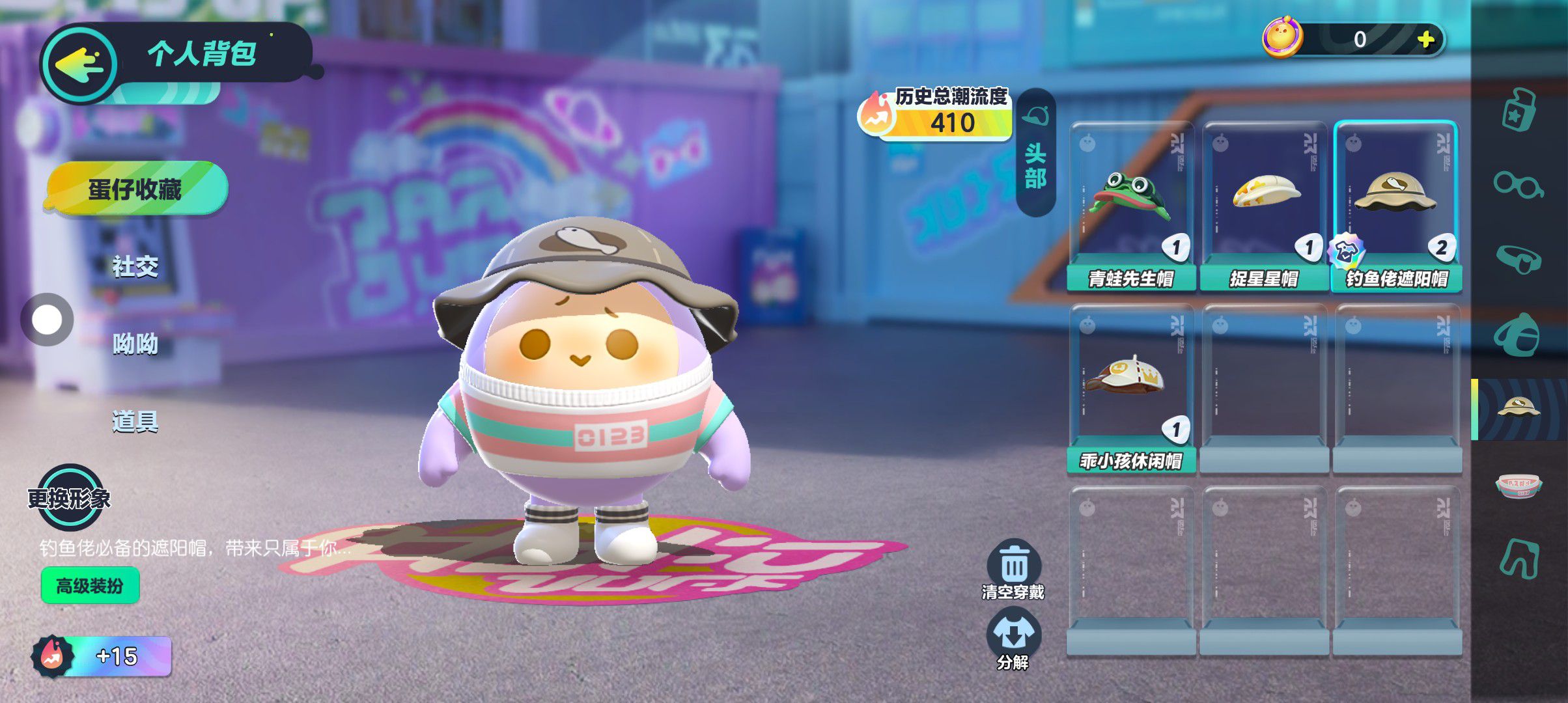Add currency with the plus button
1568x703 pixels.
[x=1426, y=39]
